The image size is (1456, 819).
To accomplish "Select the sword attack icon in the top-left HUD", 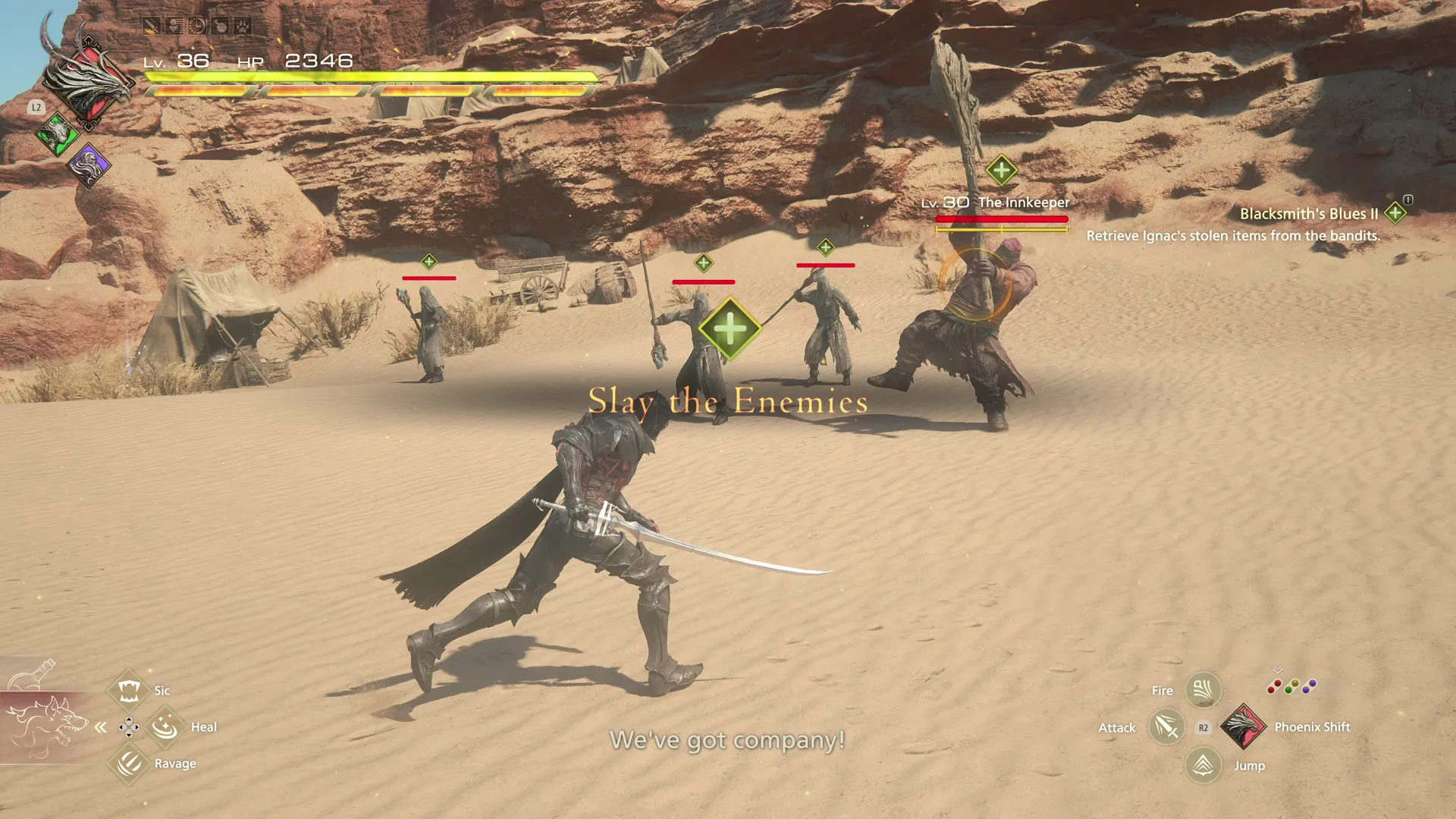I will [x=151, y=27].
